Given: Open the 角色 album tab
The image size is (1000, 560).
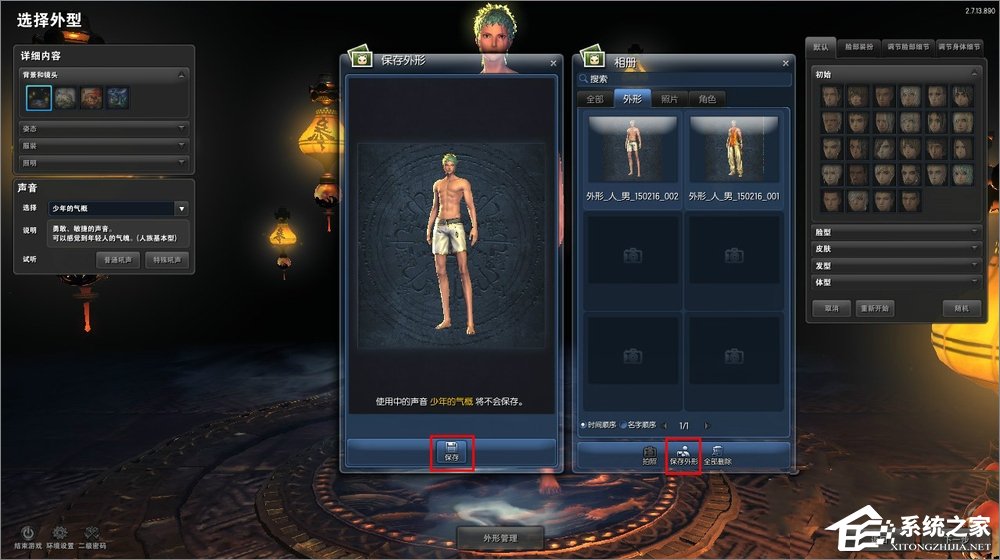Looking at the screenshot, I should tap(707, 99).
